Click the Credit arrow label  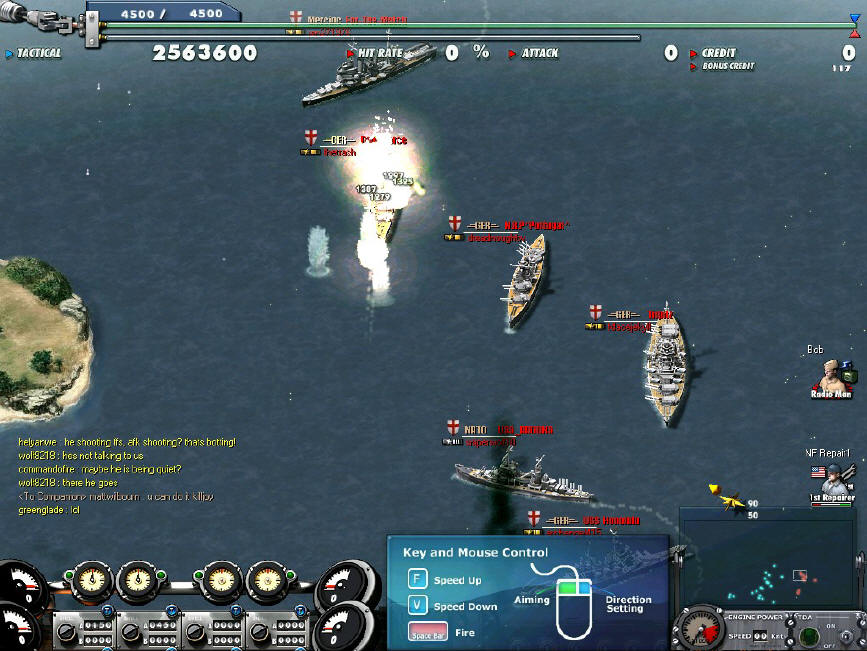[713, 53]
